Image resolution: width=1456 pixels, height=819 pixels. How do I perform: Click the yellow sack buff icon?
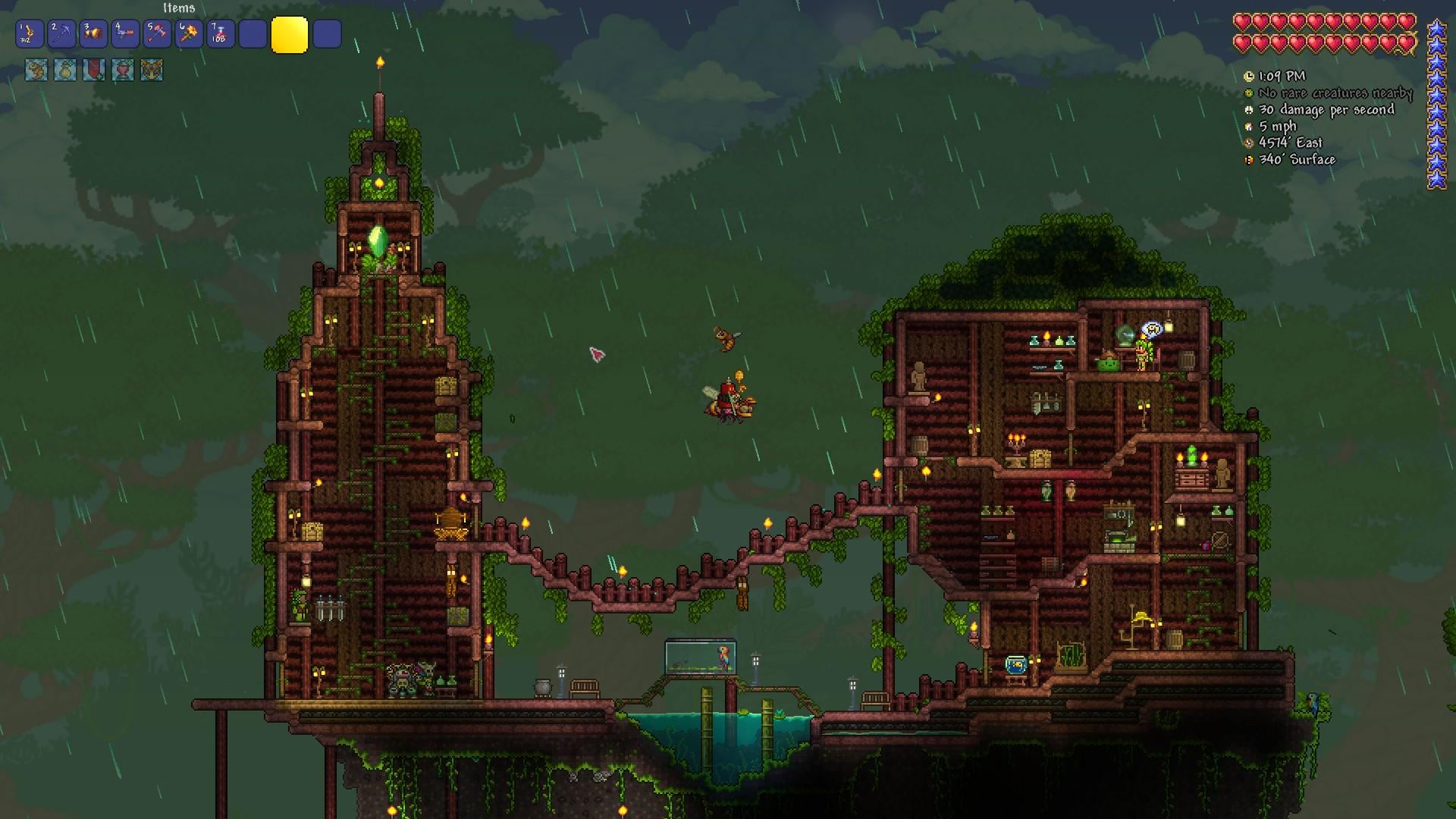coord(65,71)
